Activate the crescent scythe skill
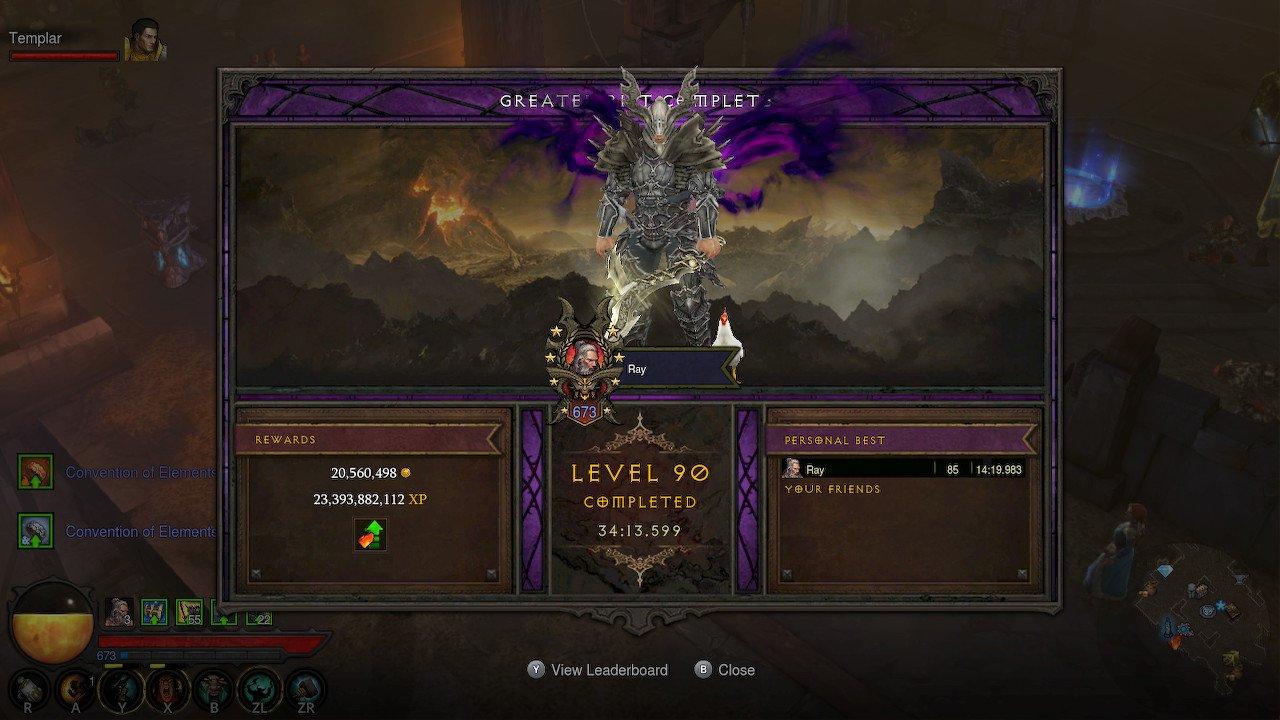The width and height of the screenshot is (1280, 720). click(x=75, y=688)
